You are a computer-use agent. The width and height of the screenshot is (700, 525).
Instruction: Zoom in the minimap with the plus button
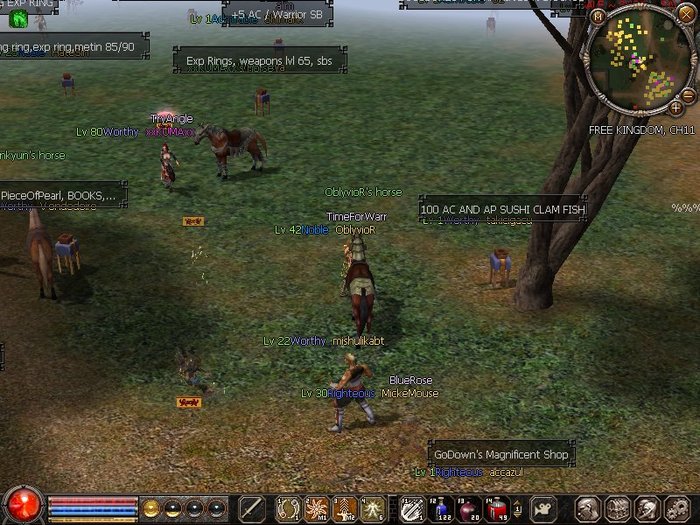tap(677, 105)
